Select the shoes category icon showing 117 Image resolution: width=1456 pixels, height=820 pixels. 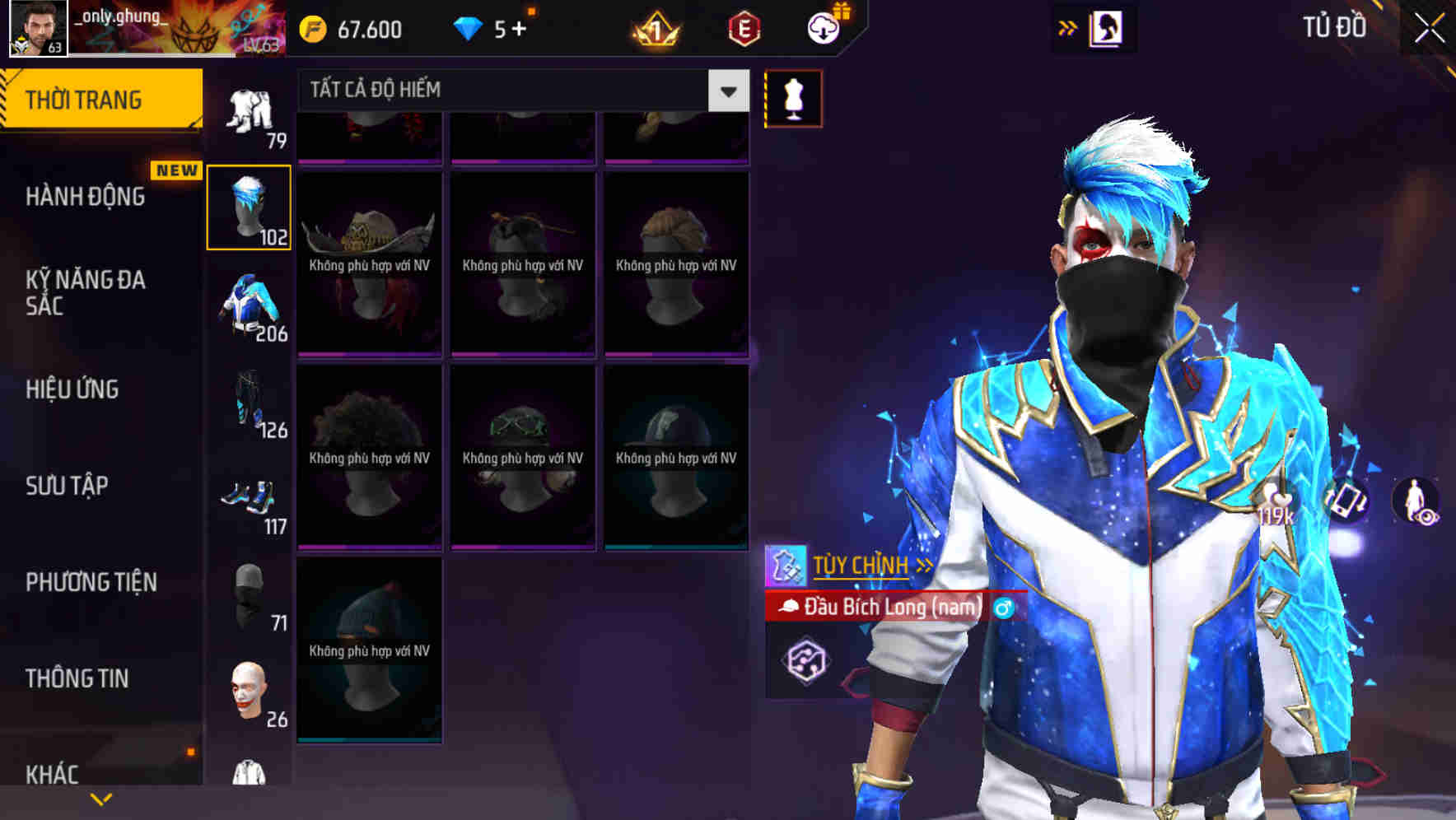[249, 496]
